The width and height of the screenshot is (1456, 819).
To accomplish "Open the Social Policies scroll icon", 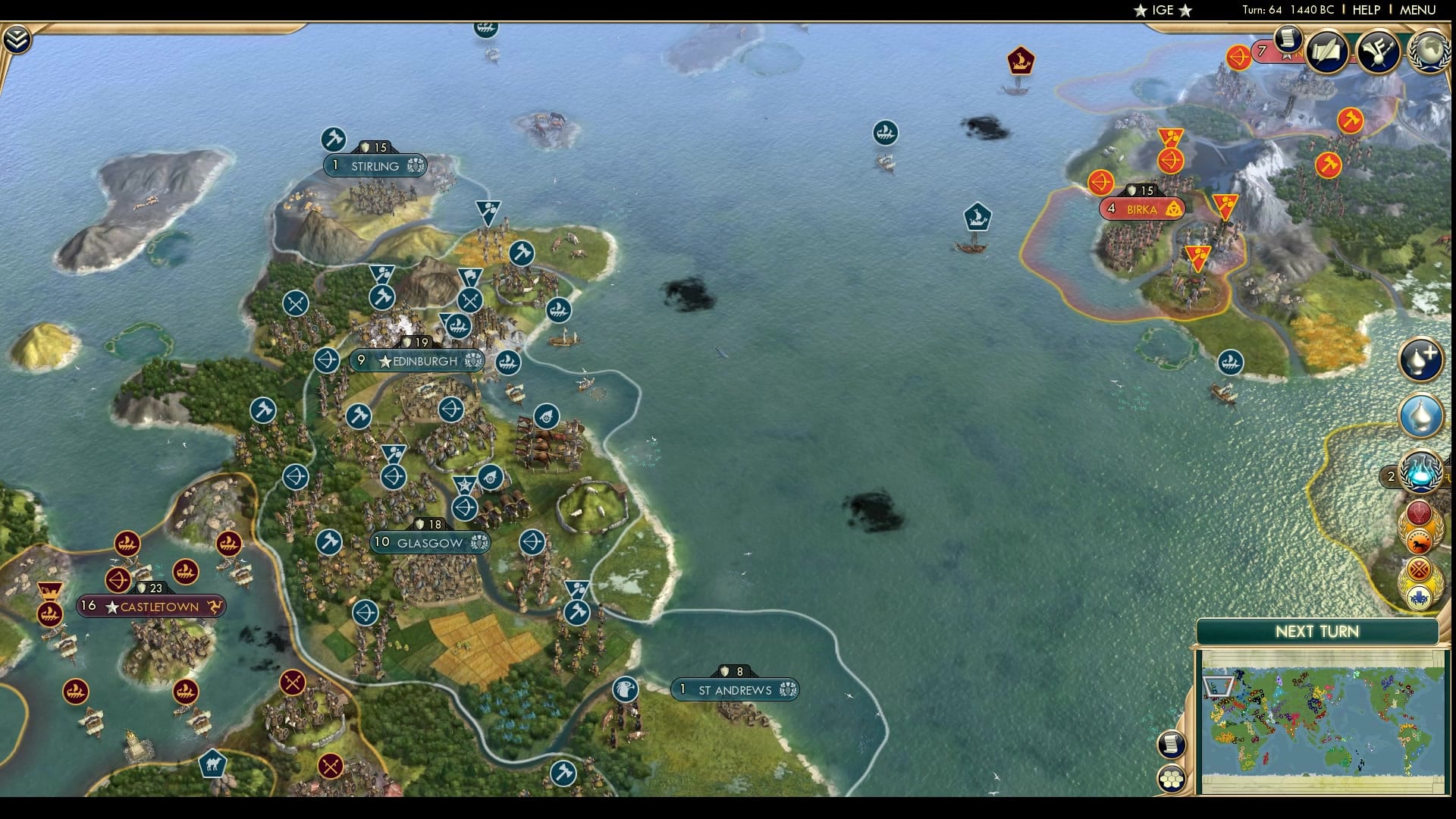I will coord(1287,42).
